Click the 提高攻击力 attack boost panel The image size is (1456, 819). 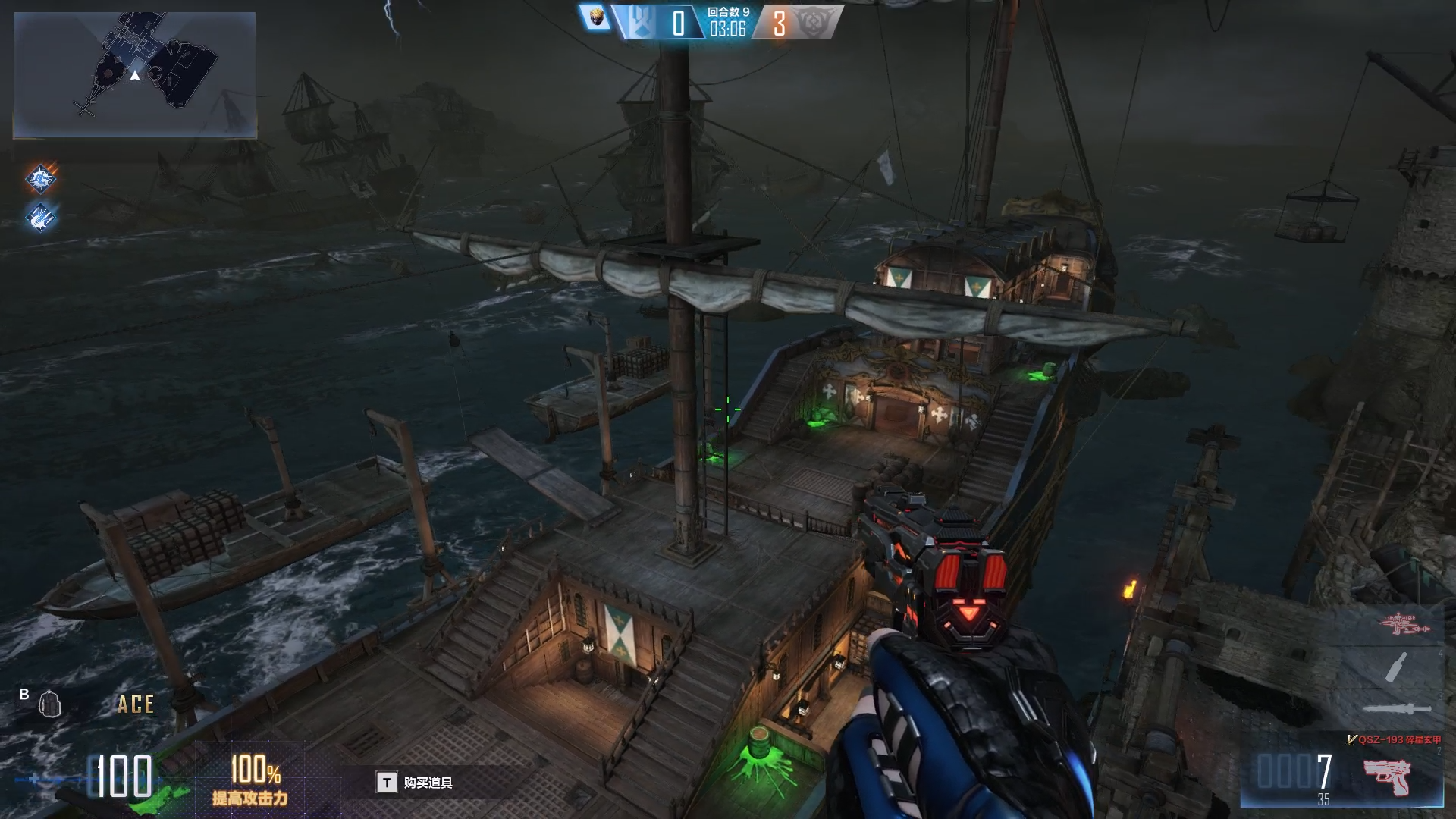coord(250,781)
